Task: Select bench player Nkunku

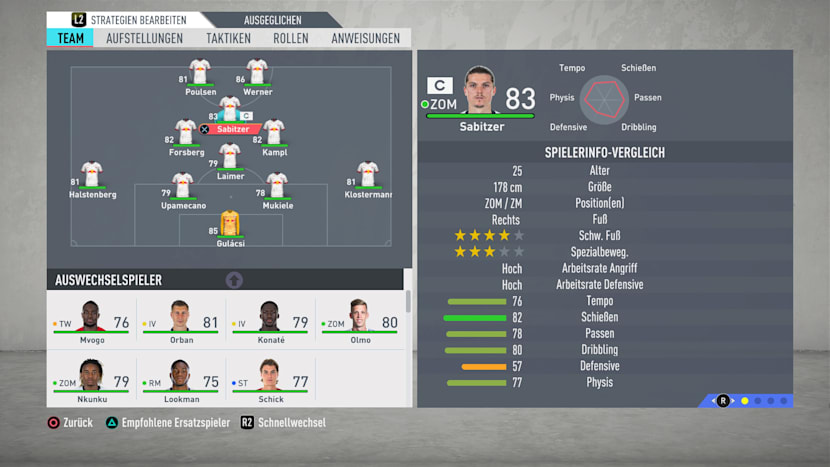Action: point(92,380)
